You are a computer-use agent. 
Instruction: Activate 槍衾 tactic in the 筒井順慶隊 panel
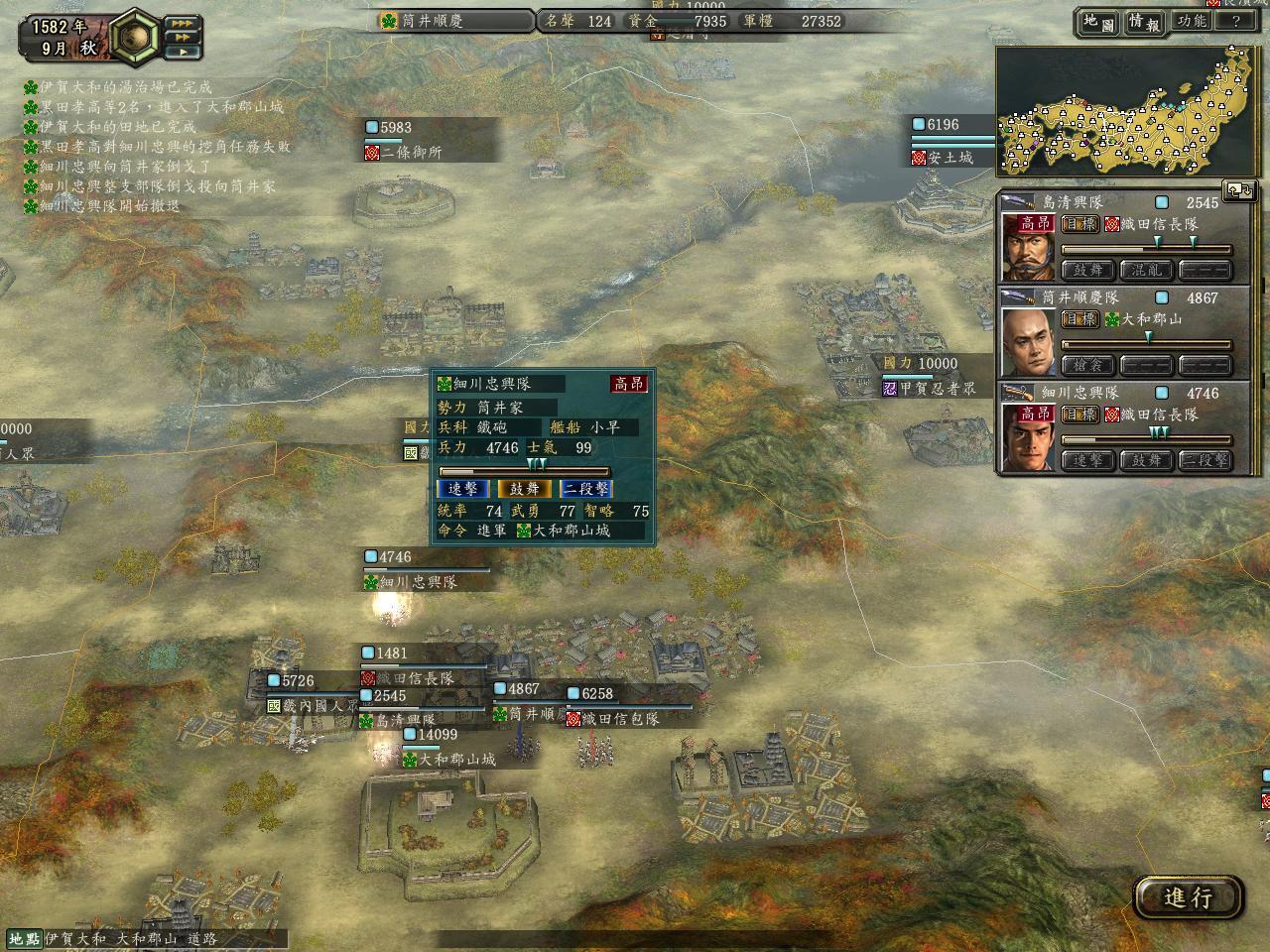(1087, 365)
